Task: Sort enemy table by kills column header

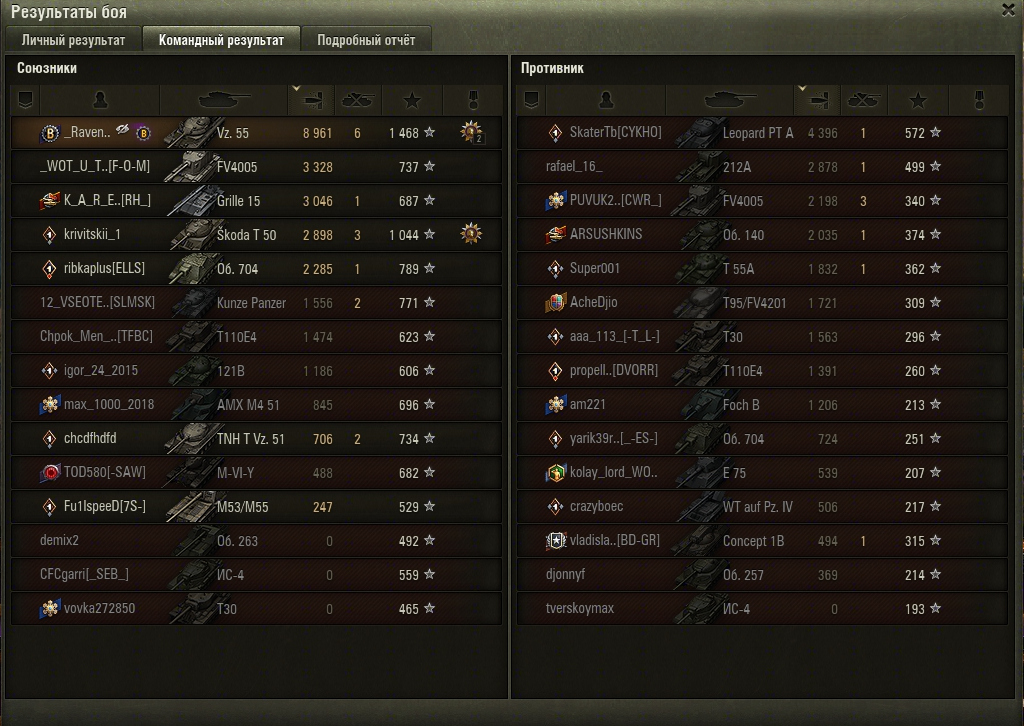Action: (863, 100)
